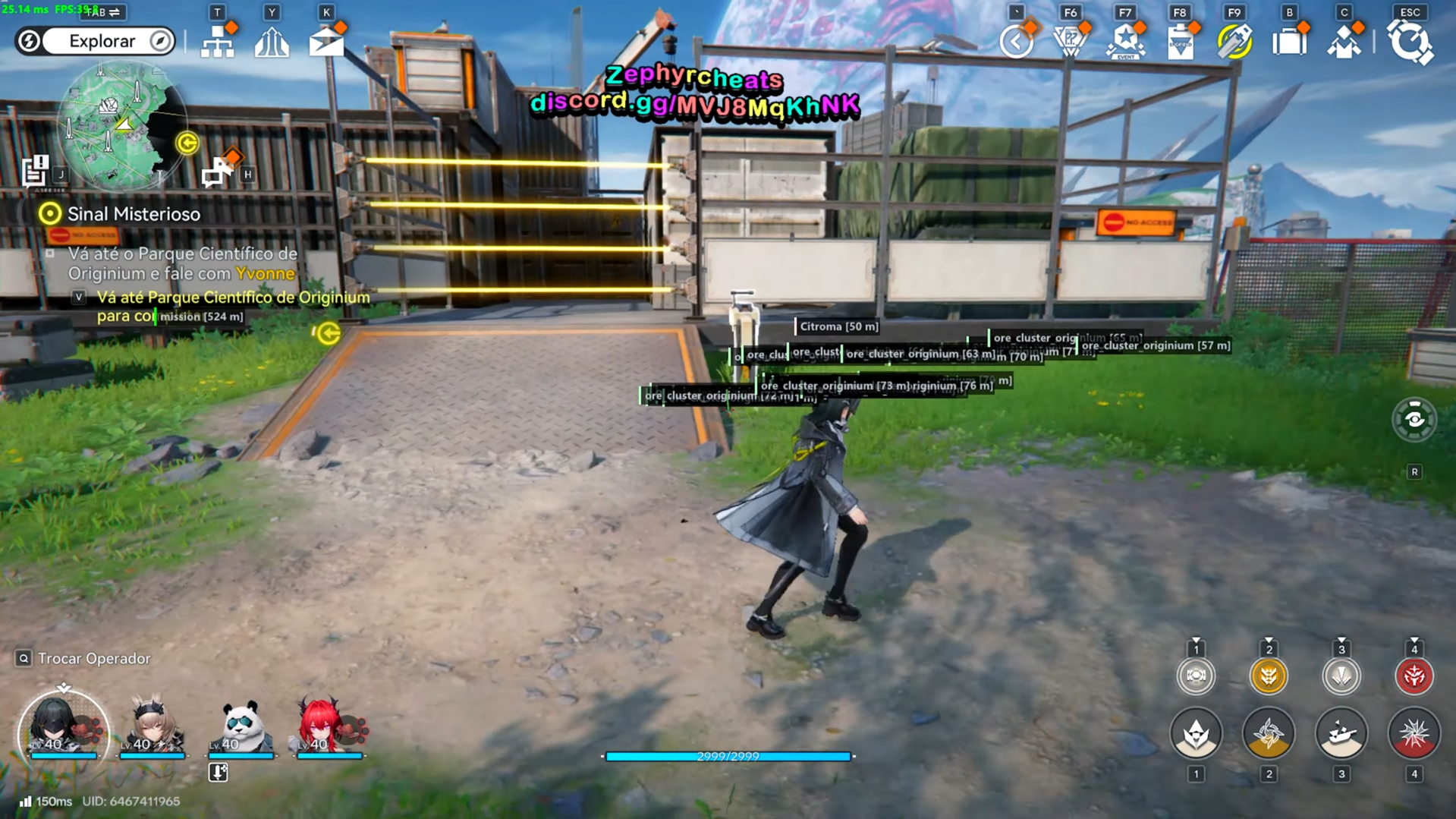The width and height of the screenshot is (1456, 819).
Task: Expand the TAB switcher at top left
Action: (102, 12)
